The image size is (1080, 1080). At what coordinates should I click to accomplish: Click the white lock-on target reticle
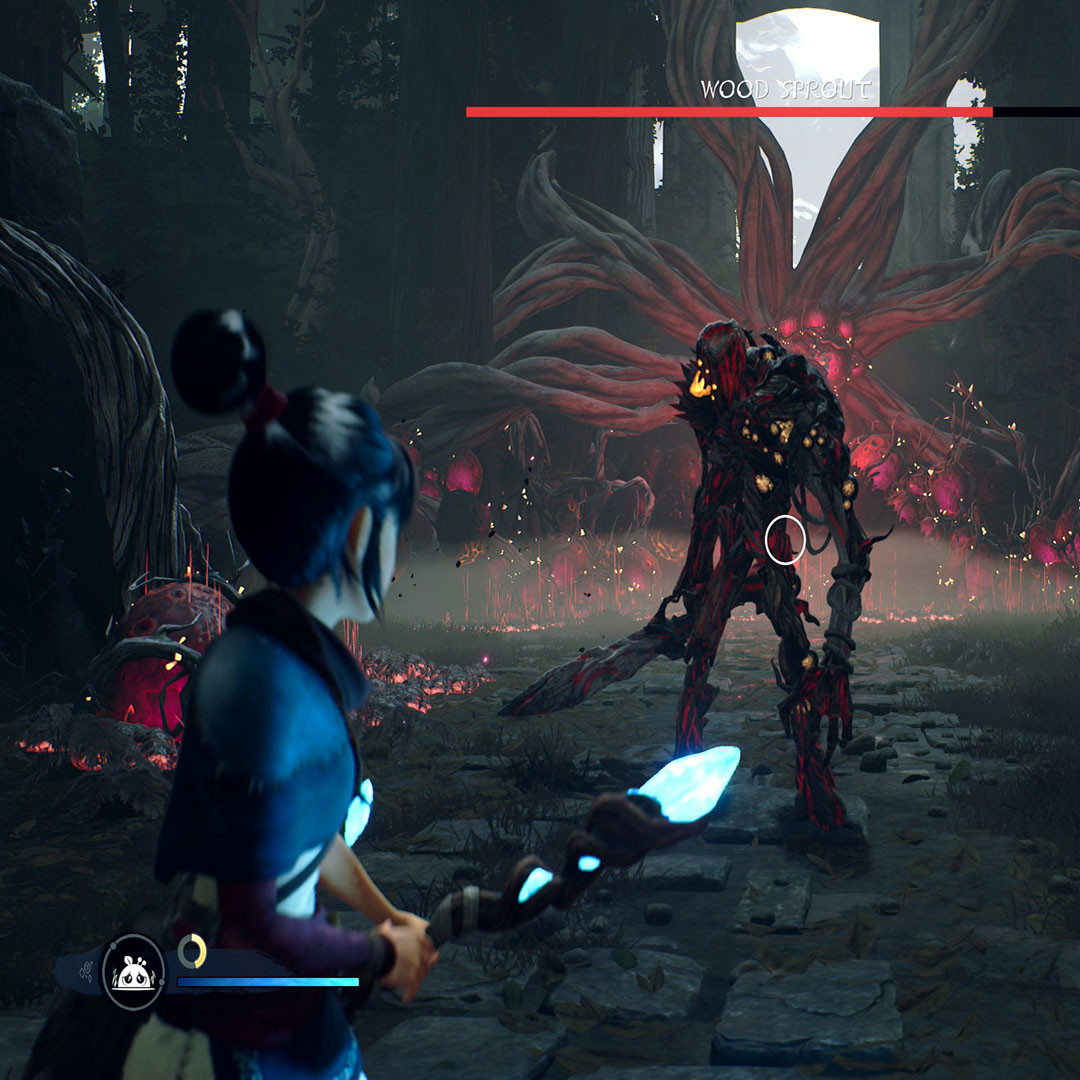coord(785,541)
